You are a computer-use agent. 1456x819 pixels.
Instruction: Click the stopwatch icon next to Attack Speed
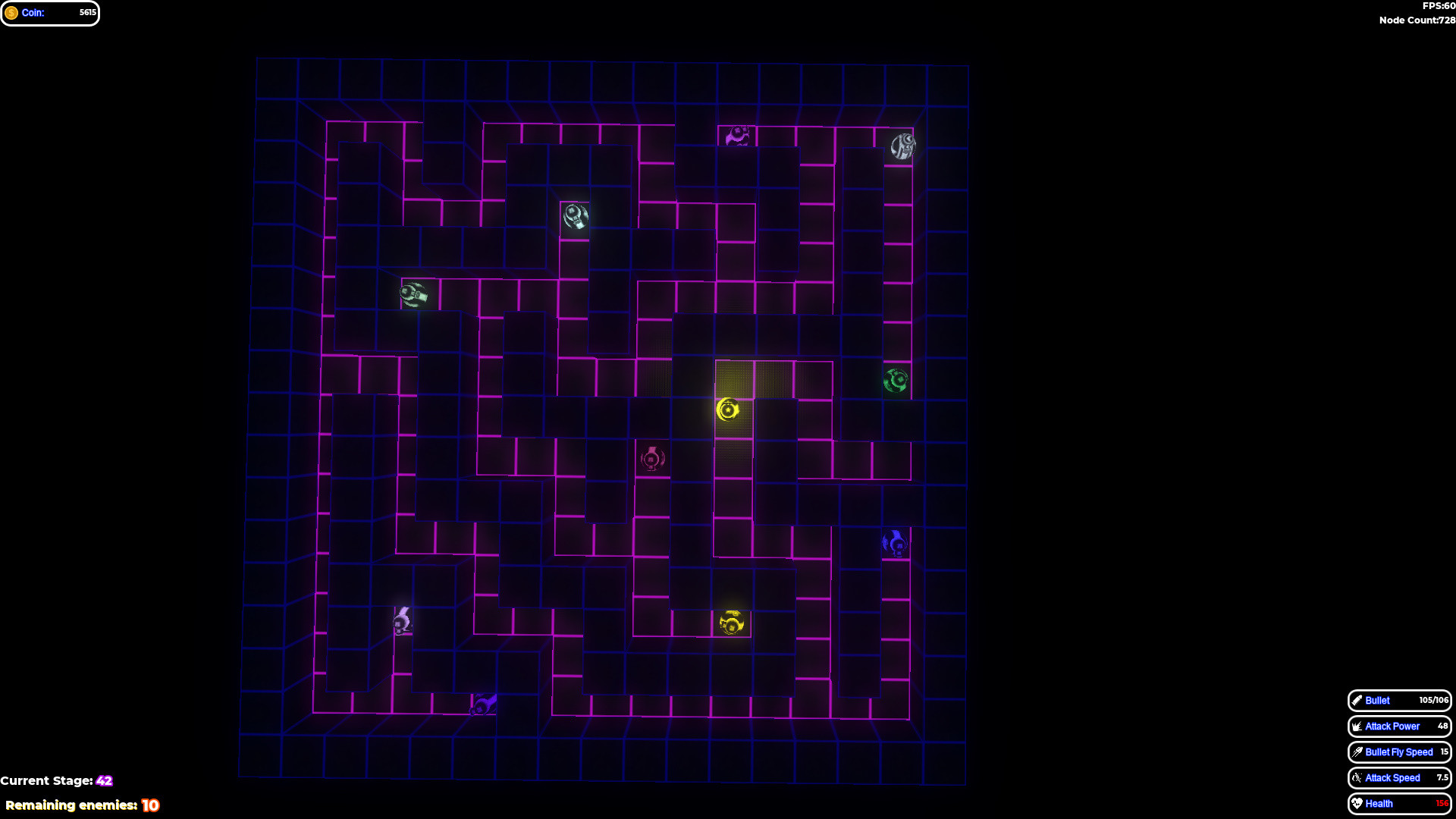(x=1357, y=777)
